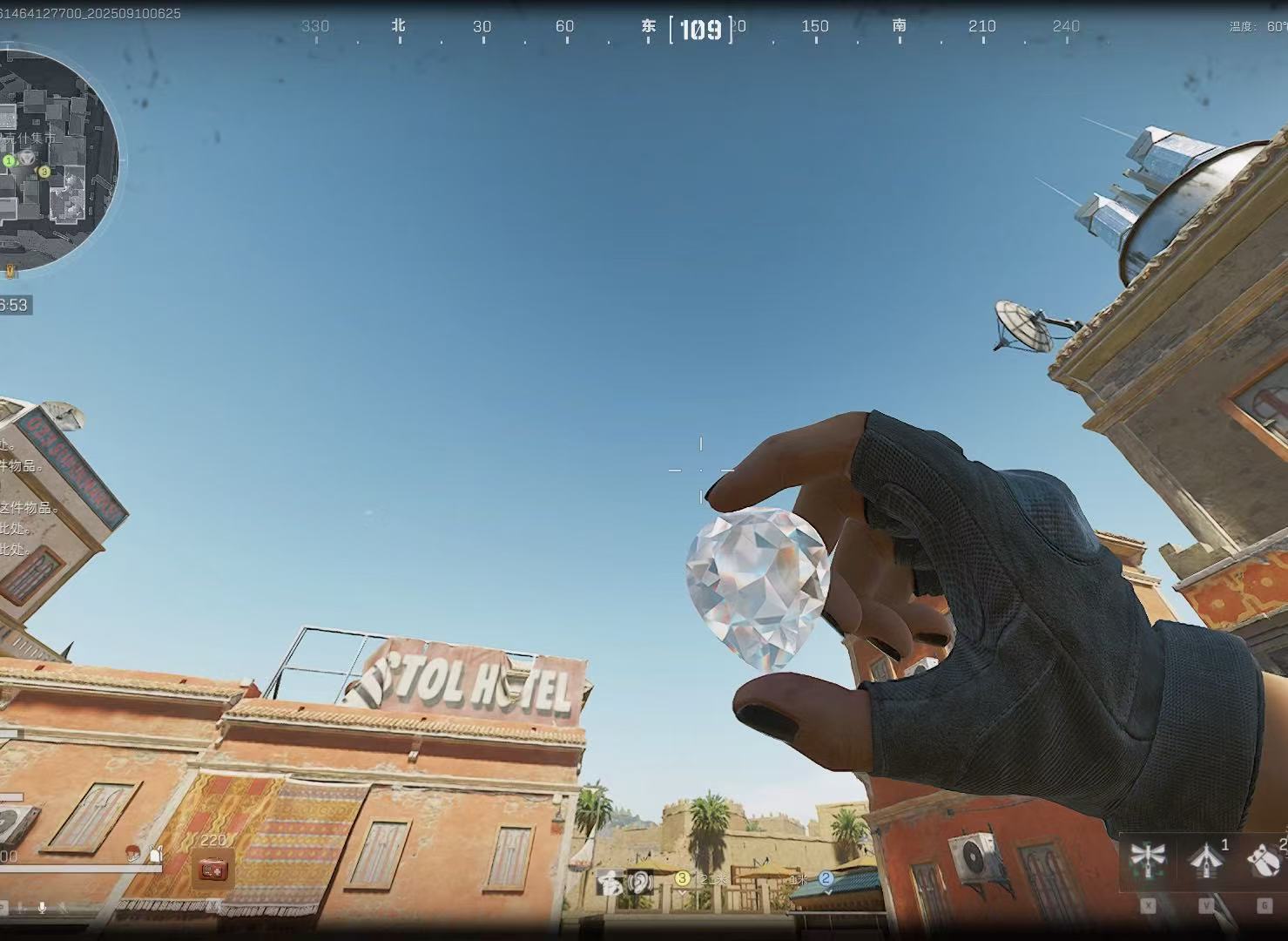1288x941 pixels.
Task: Select the throwable grenade slot icon
Action: tap(1264, 861)
